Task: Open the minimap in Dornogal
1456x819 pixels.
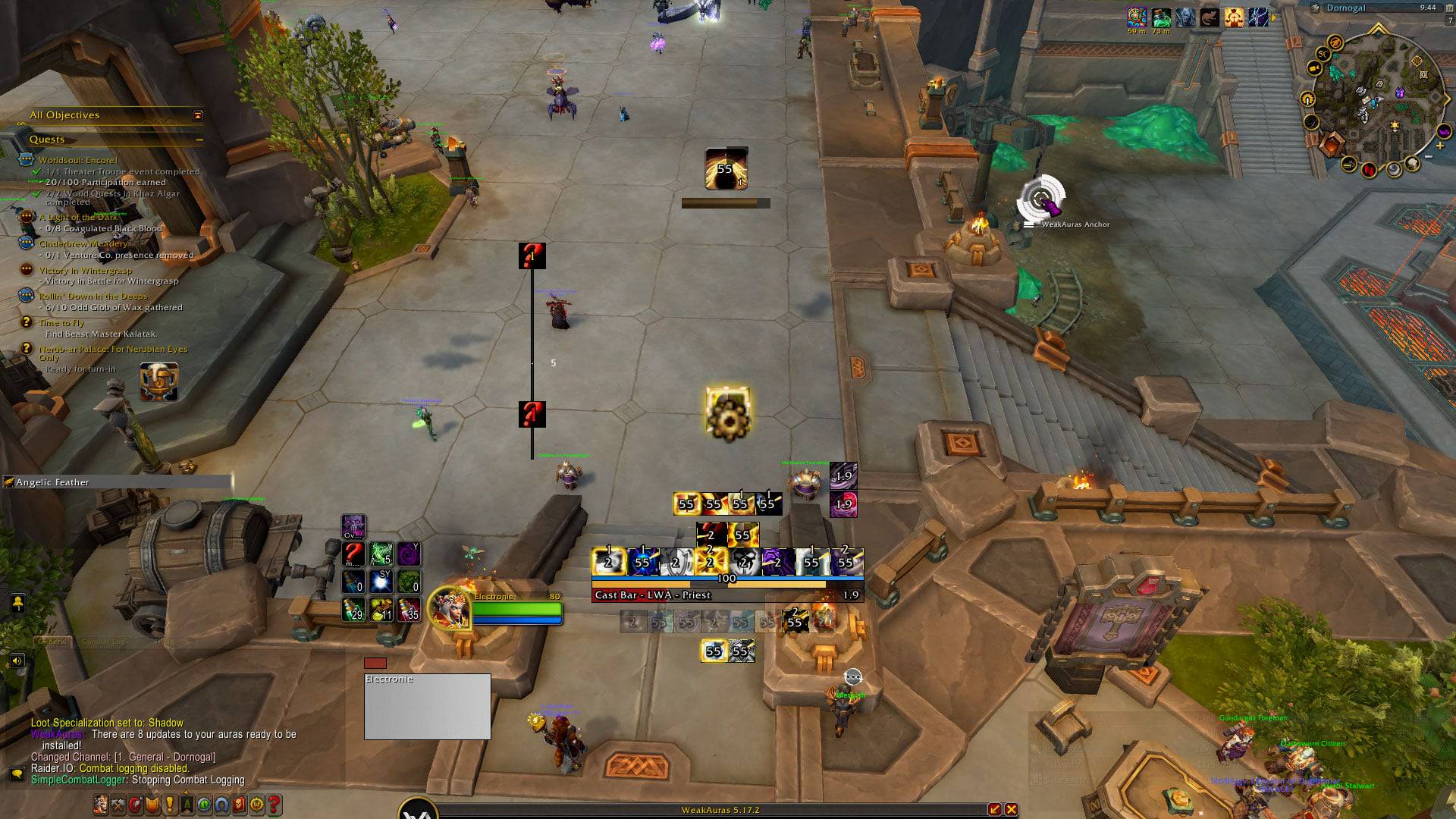Action: coord(1373,99)
